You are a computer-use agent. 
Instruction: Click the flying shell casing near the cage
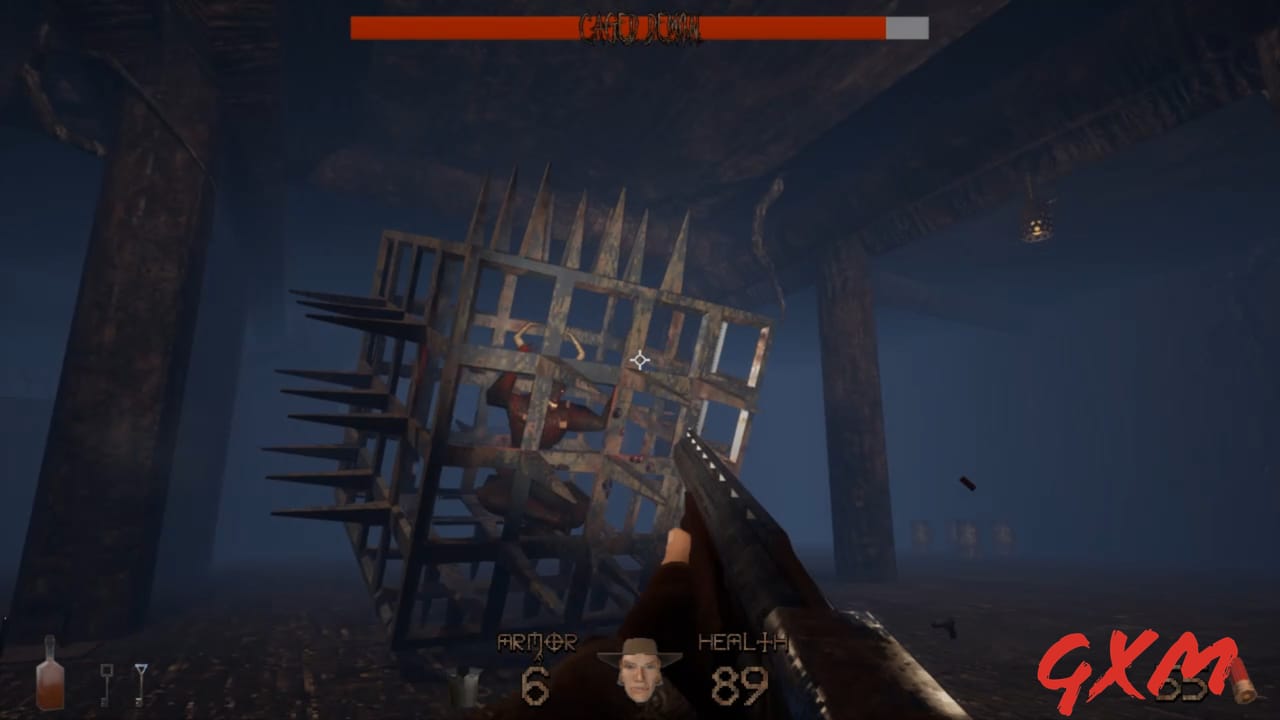(x=968, y=483)
